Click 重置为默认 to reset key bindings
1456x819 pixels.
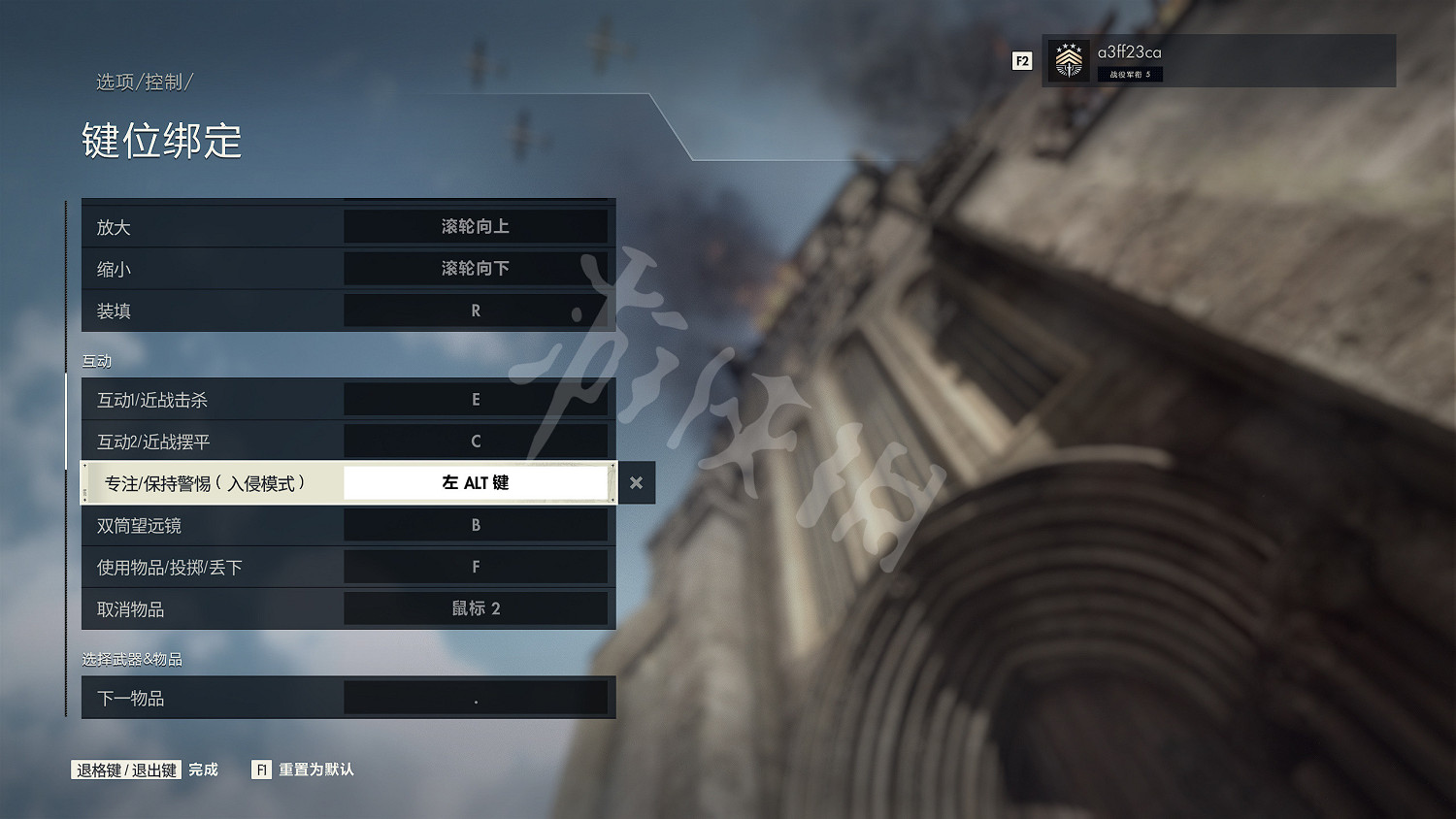315,770
